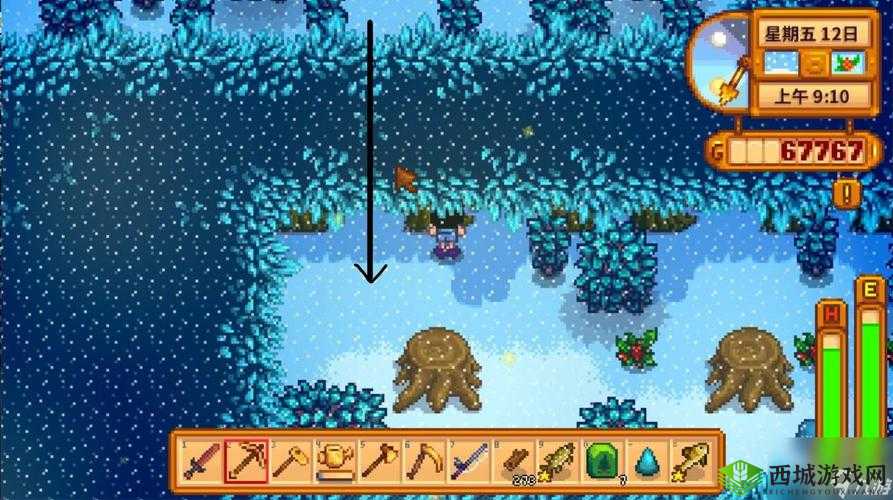
Task: Select the blue-bladed sword slot
Action: click(x=470, y=460)
